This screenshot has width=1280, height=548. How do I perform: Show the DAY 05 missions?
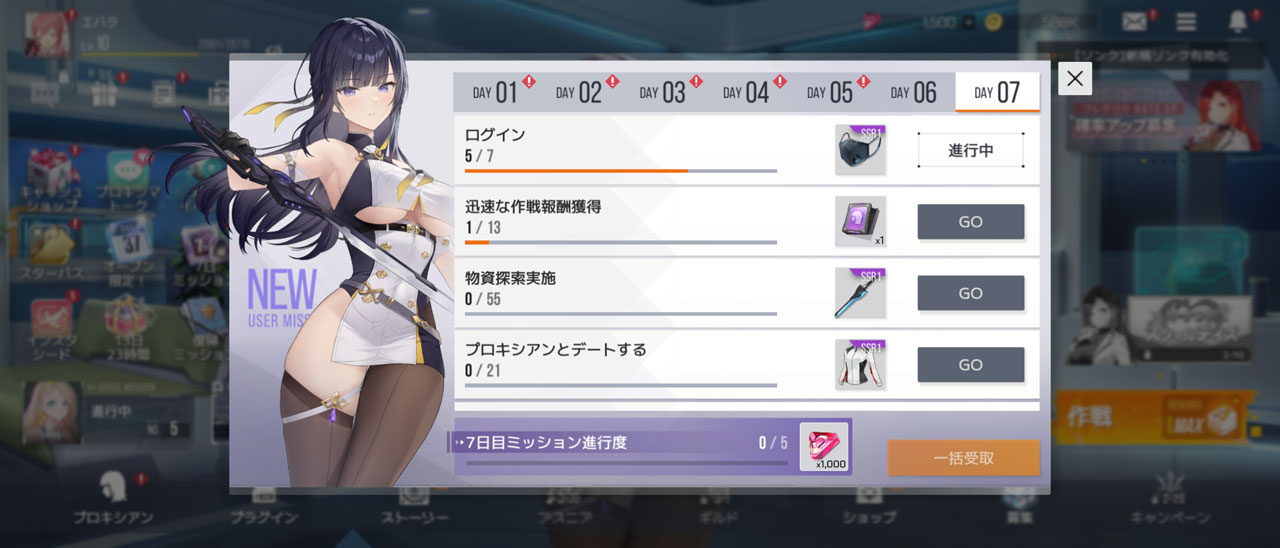tap(830, 93)
